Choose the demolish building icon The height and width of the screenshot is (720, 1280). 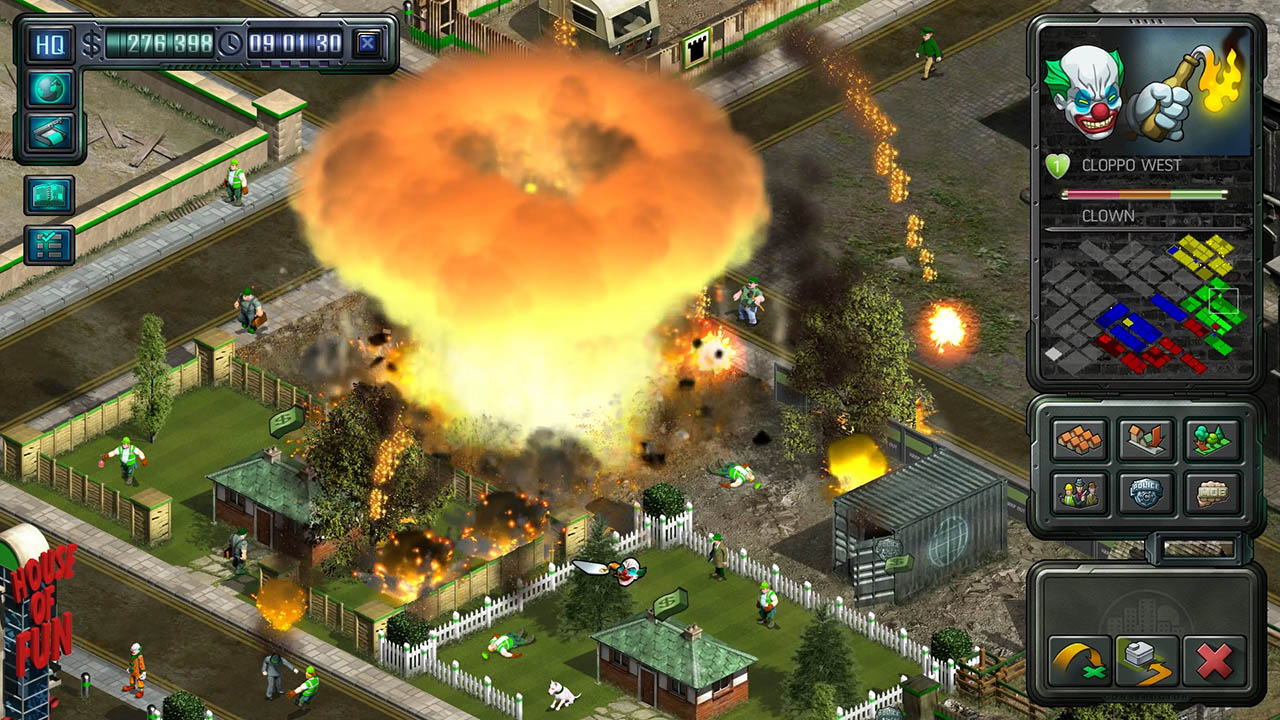pyautogui.click(x=1146, y=439)
